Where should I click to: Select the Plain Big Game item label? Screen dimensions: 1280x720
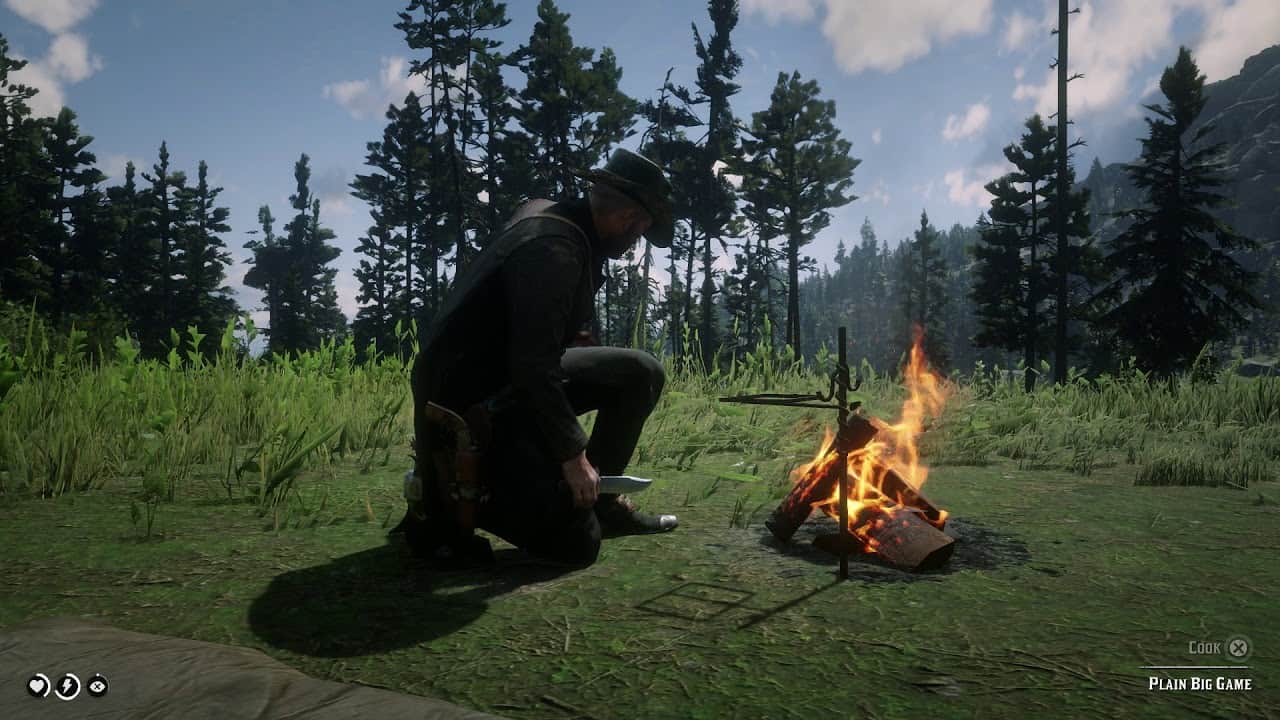pos(1200,682)
